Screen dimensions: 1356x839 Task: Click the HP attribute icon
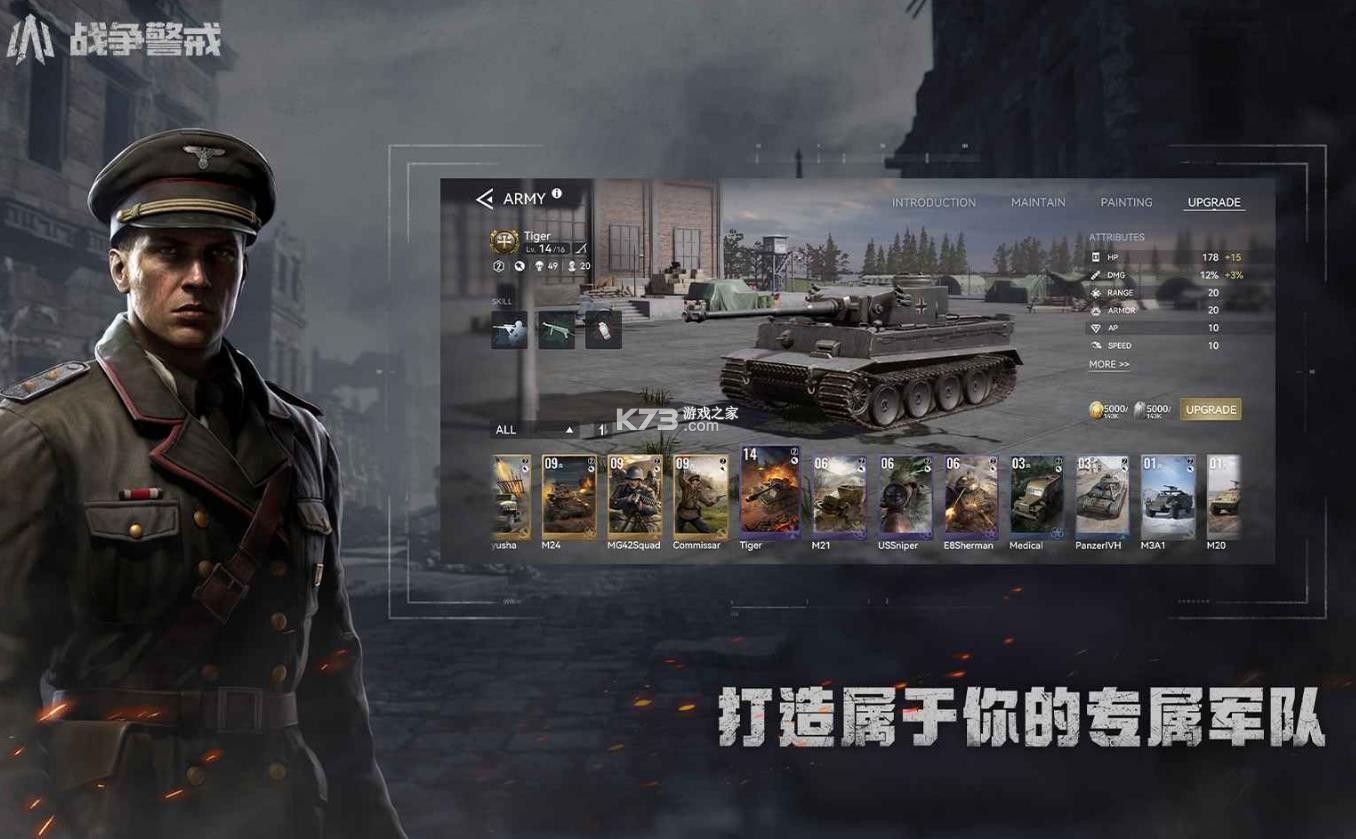[1095, 257]
